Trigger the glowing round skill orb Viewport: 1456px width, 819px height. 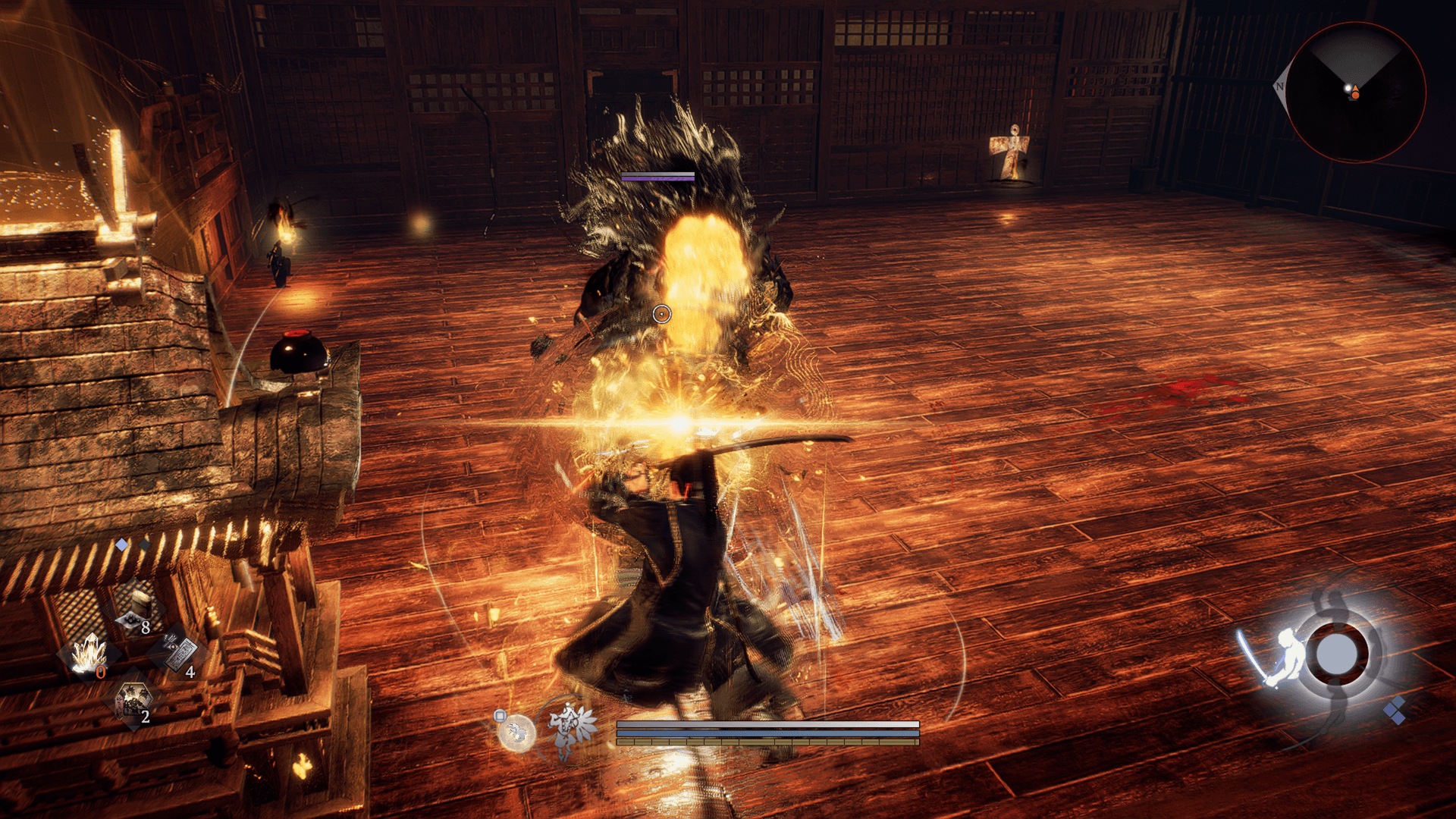click(x=517, y=733)
